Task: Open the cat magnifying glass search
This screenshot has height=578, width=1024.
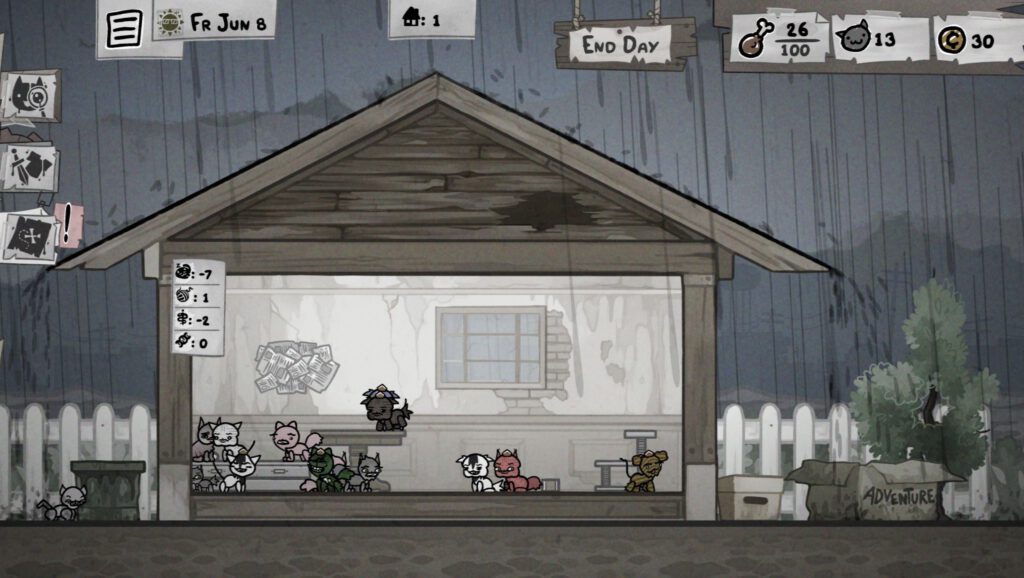Action: 30,95
